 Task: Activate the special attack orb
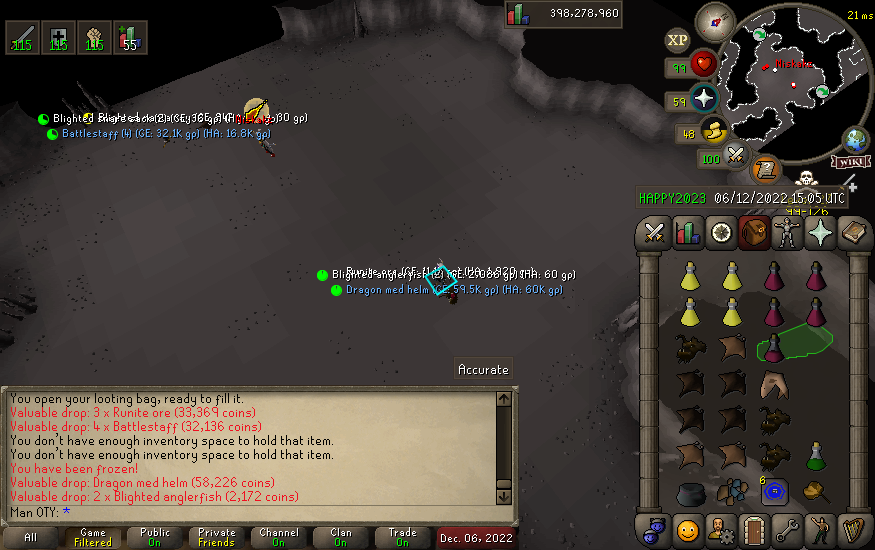point(737,155)
